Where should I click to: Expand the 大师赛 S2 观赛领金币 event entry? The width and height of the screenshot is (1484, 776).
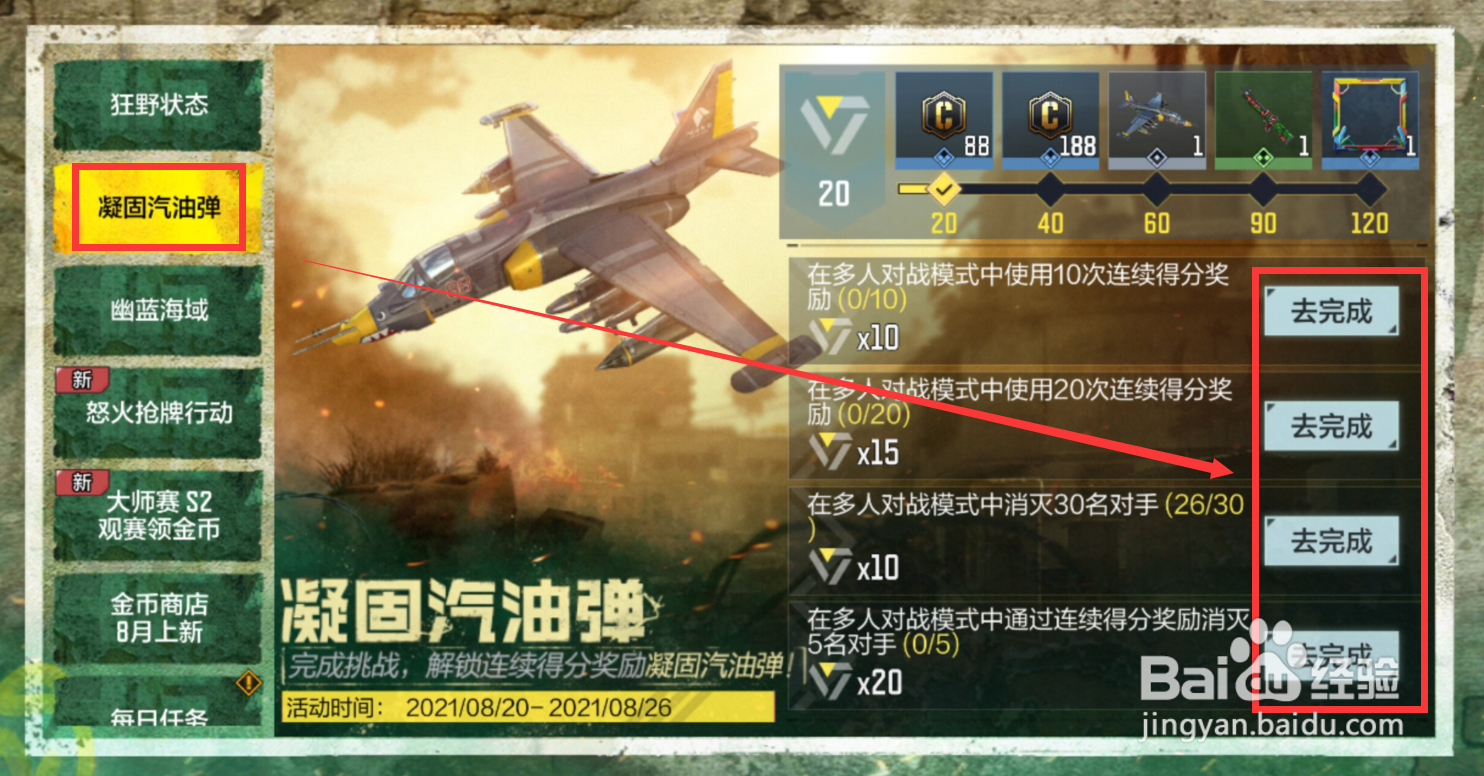pyautogui.click(x=160, y=515)
